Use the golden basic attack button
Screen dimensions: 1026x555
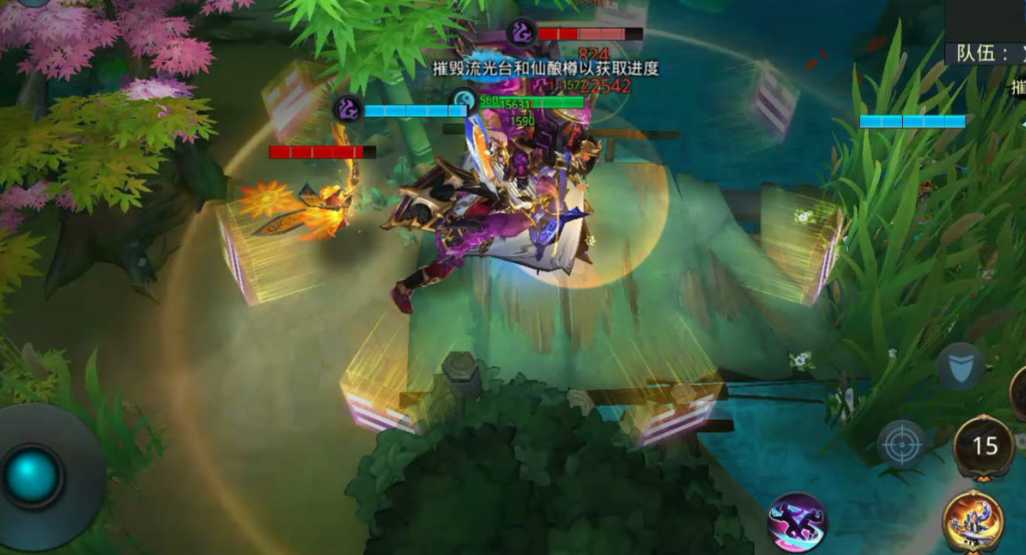[974, 522]
